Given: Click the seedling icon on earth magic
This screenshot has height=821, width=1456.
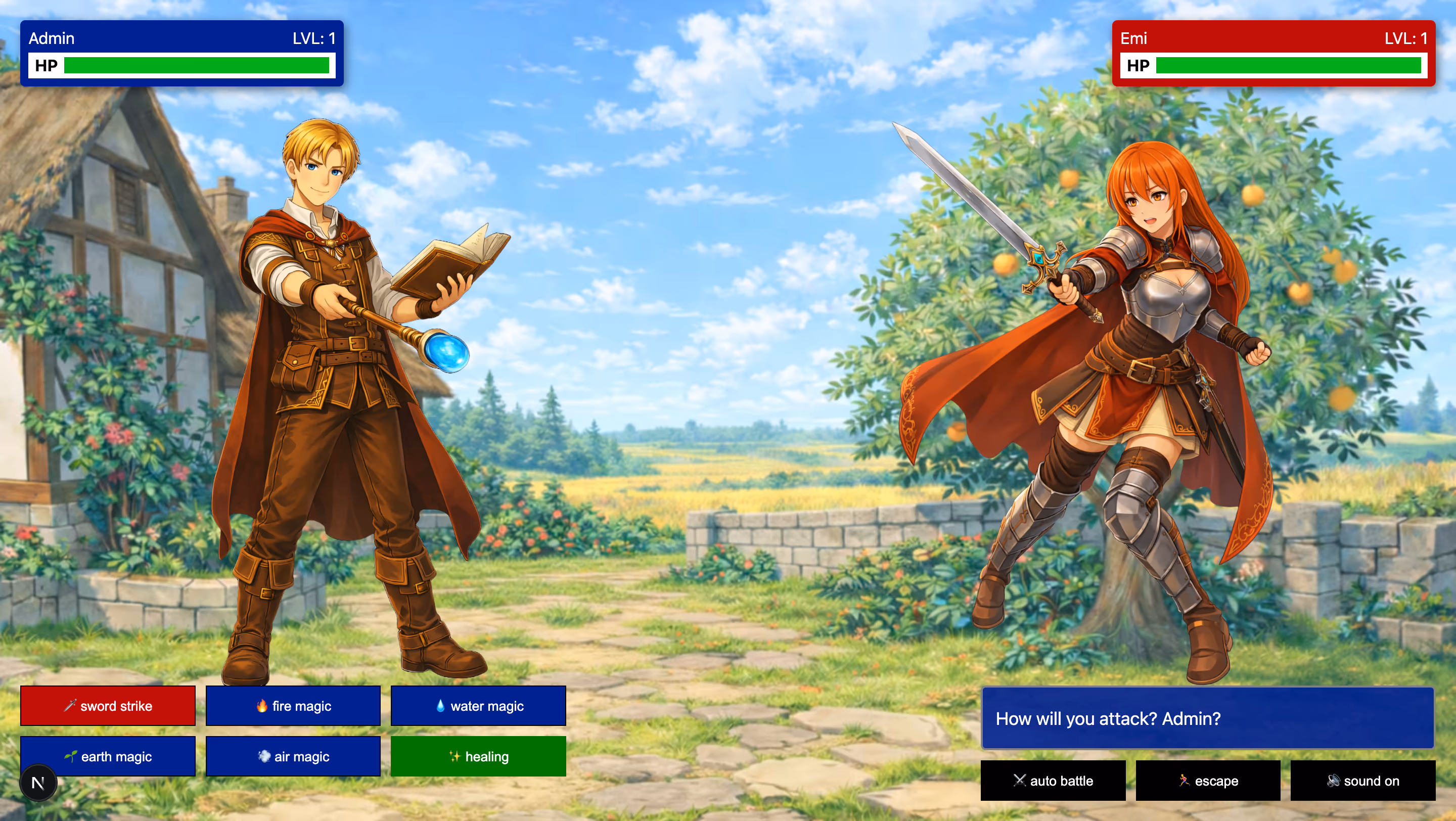Looking at the screenshot, I should coord(72,756).
